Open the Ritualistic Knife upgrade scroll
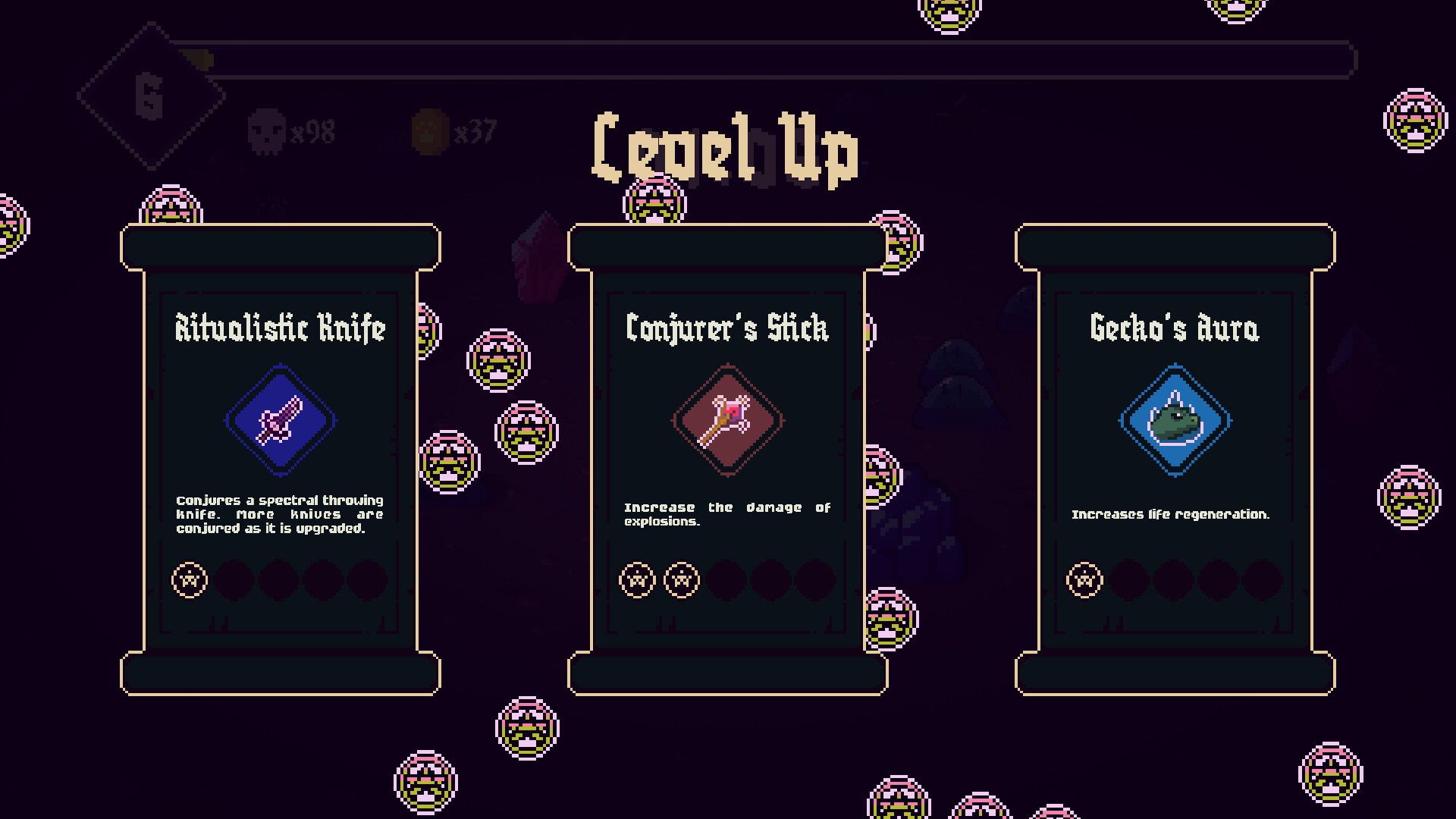This screenshot has height=819, width=1456. tap(279, 455)
